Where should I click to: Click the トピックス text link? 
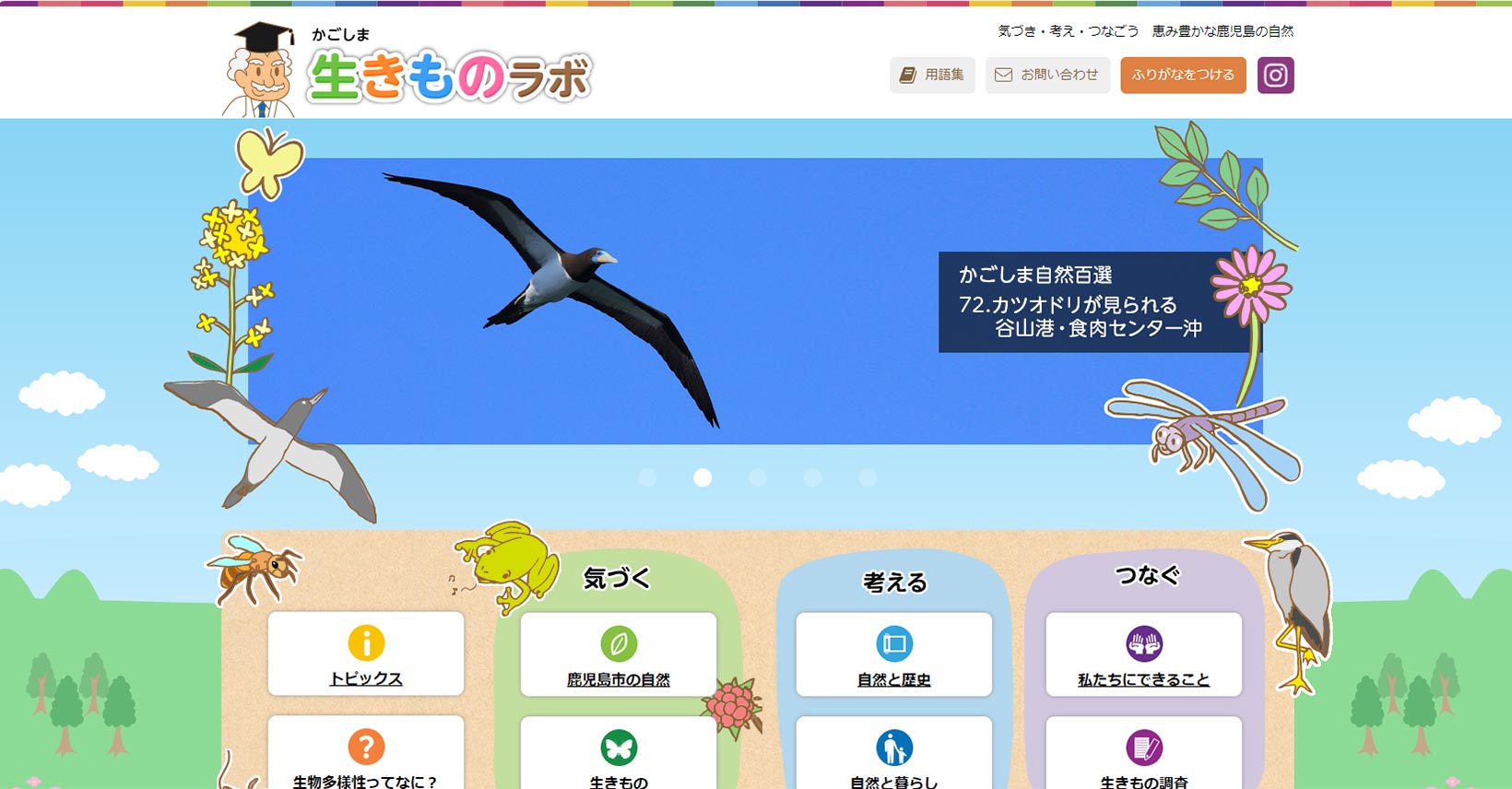coord(365,678)
